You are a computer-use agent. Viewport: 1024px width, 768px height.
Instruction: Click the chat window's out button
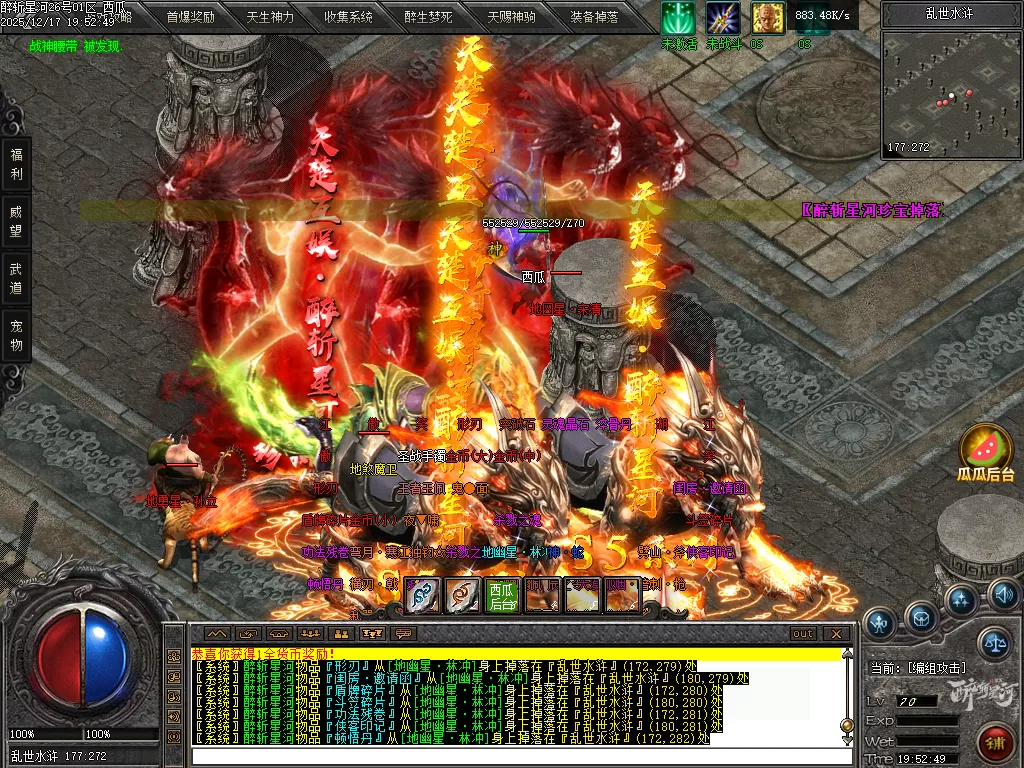[802, 633]
